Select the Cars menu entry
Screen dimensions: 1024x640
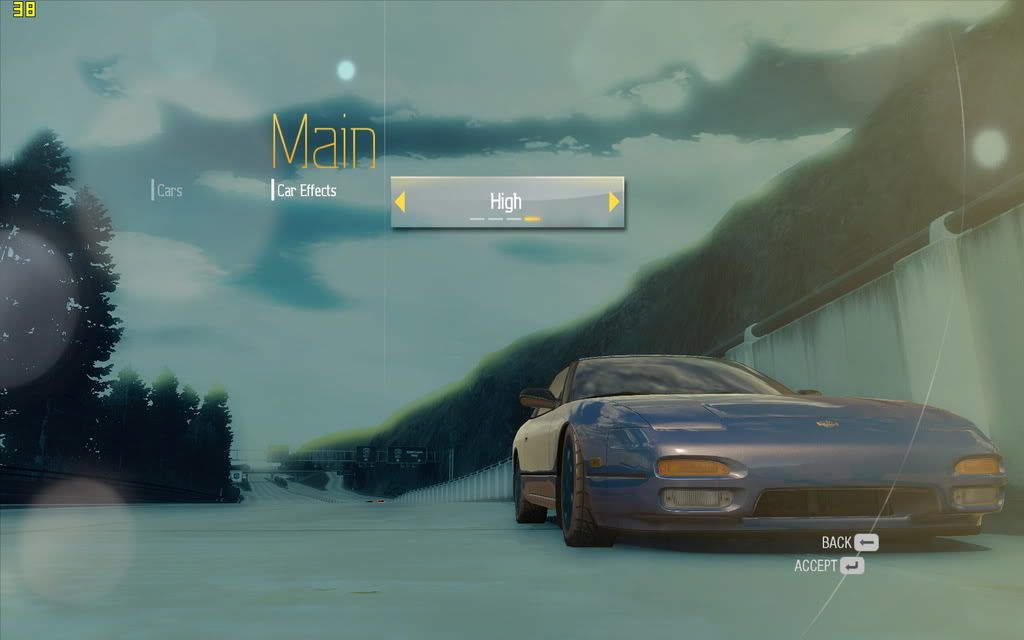[169, 190]
